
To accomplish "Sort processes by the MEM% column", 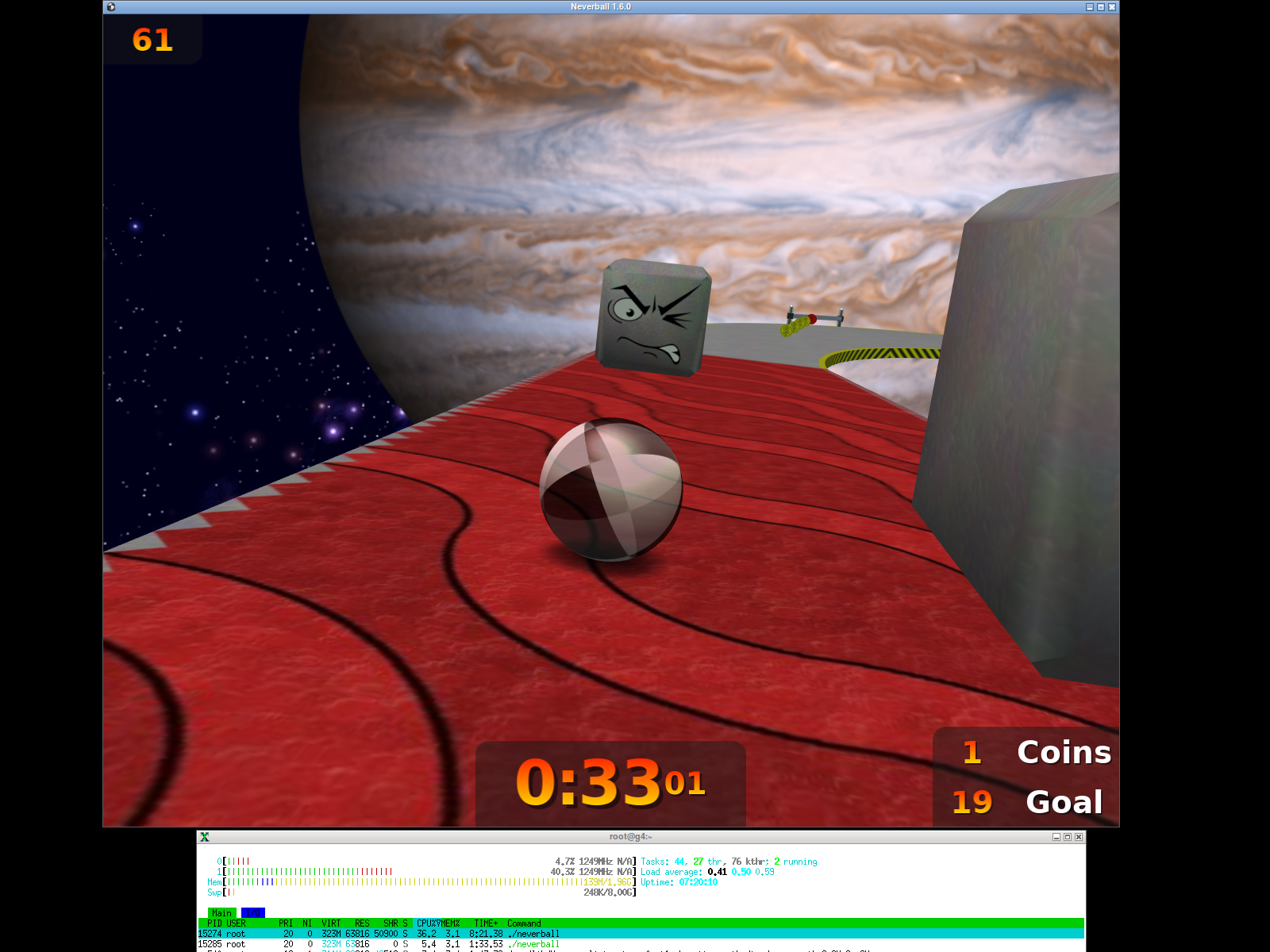I will pos(451,923).
